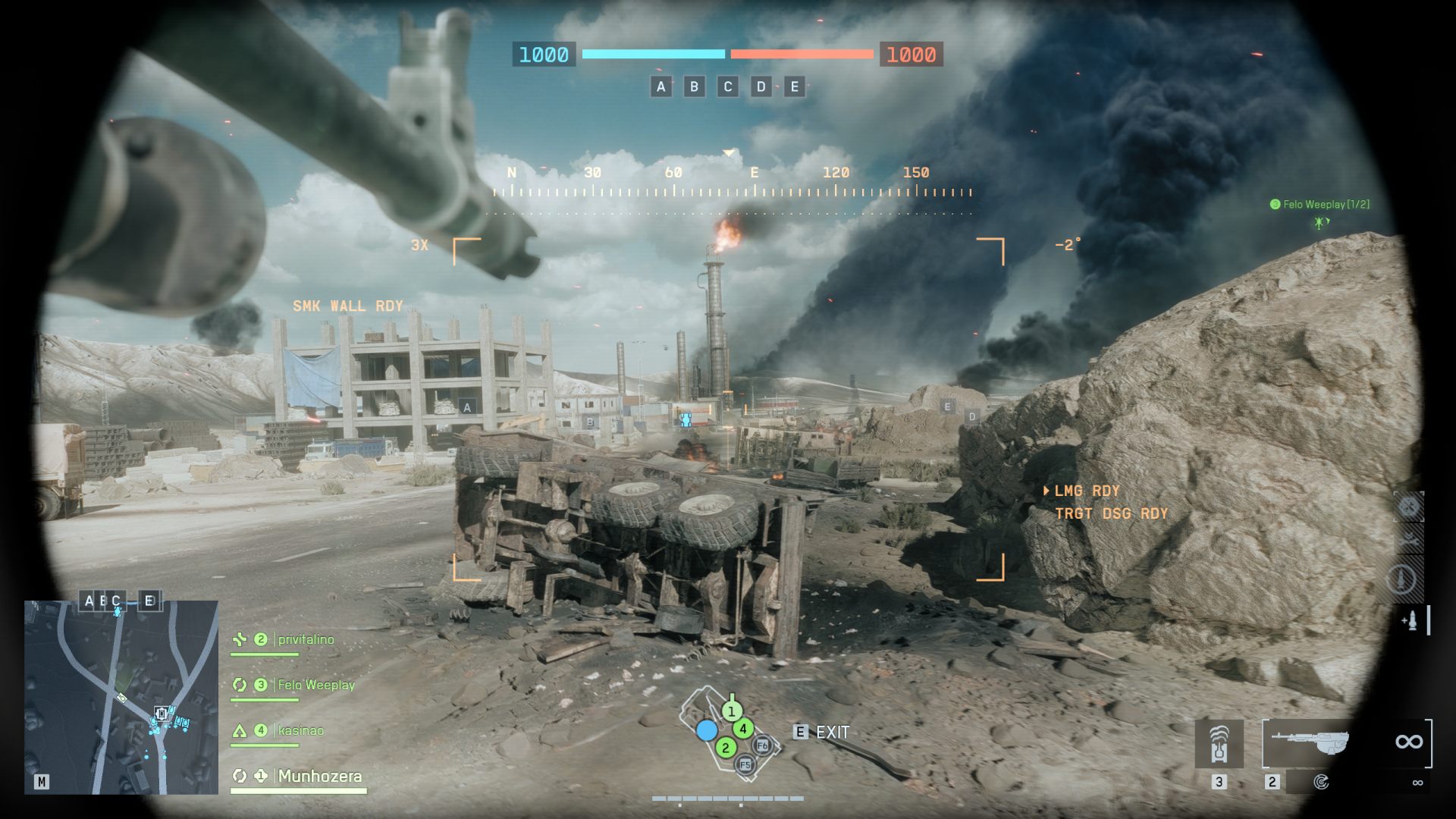Select the empty F6 gunner seat
This screenshot has width=1456, height=819.
tap(761, 746)
